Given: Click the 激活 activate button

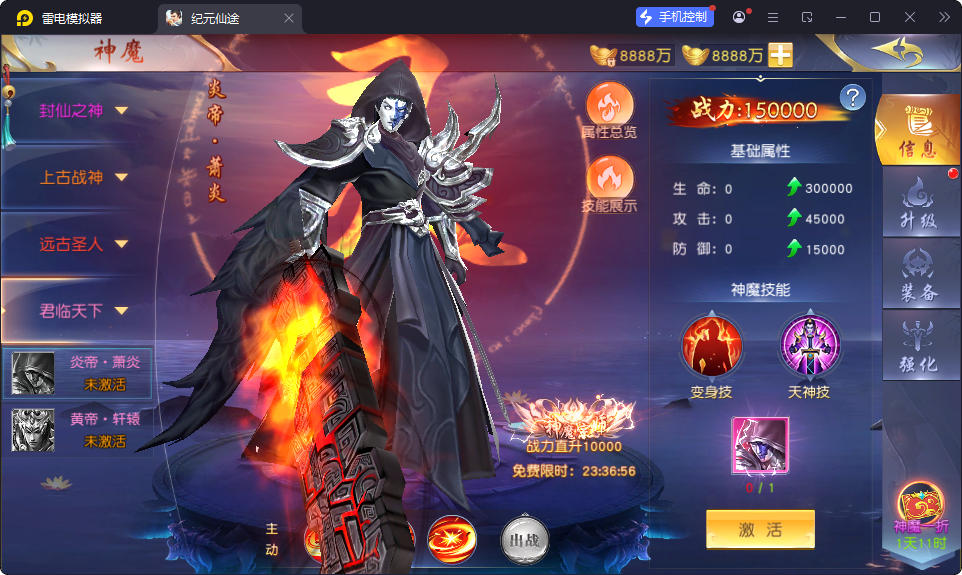Looking at the screenshot, I should (760, 530).
